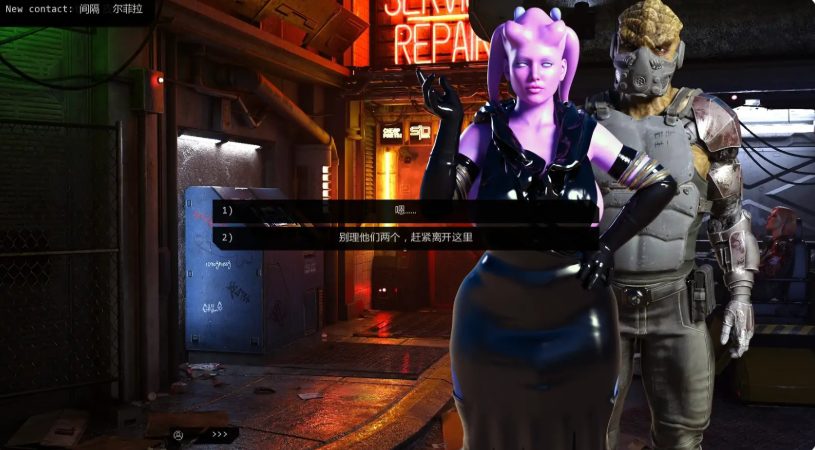This screenshot has width=815, height=450.
Task: Click the triple-arrow skip button
Action: [x=220, y=435]
